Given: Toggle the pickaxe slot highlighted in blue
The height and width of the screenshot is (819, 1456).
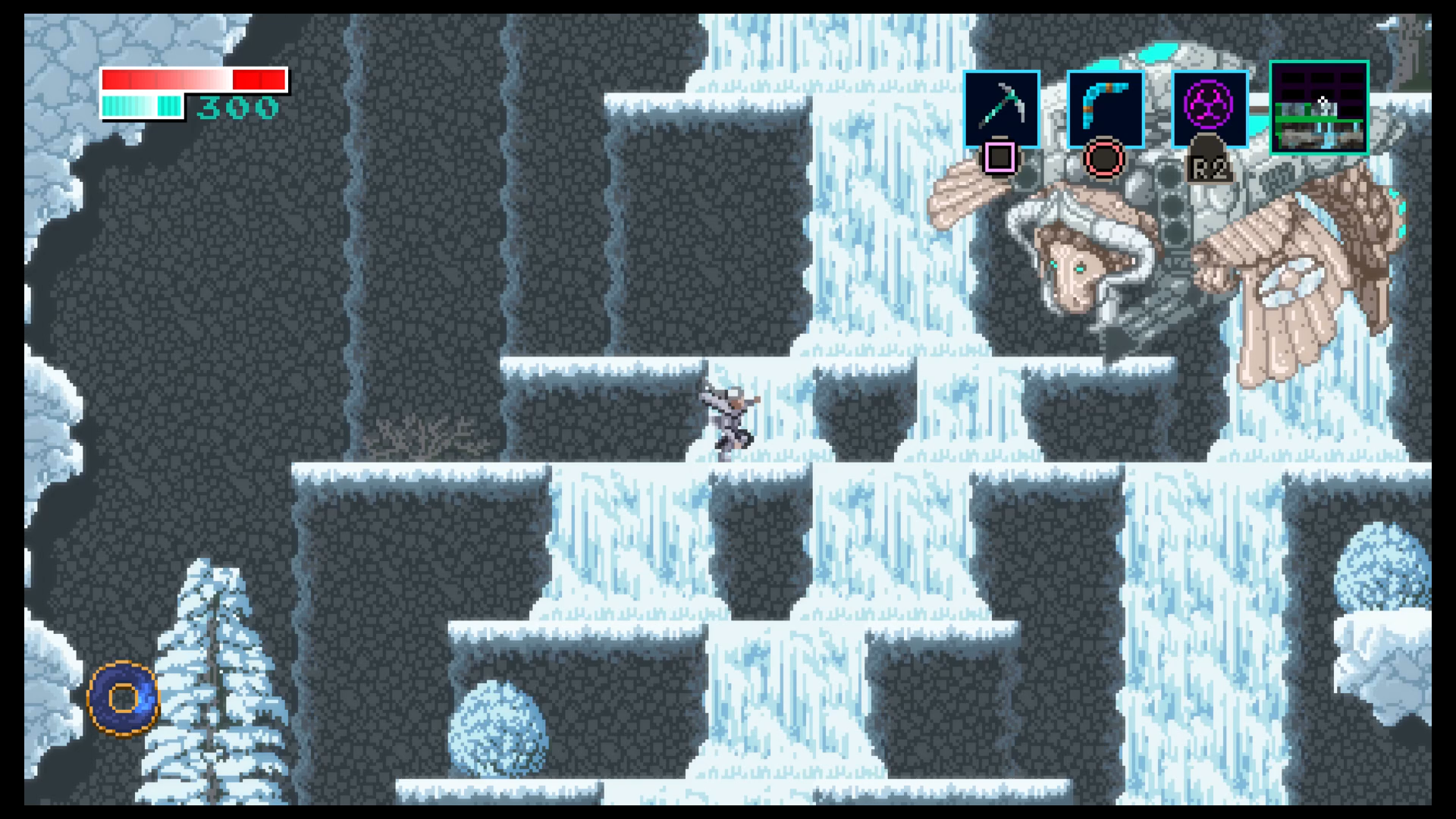Looking at the screenshot, I should pyautogui.click(x=1001, y=110).
